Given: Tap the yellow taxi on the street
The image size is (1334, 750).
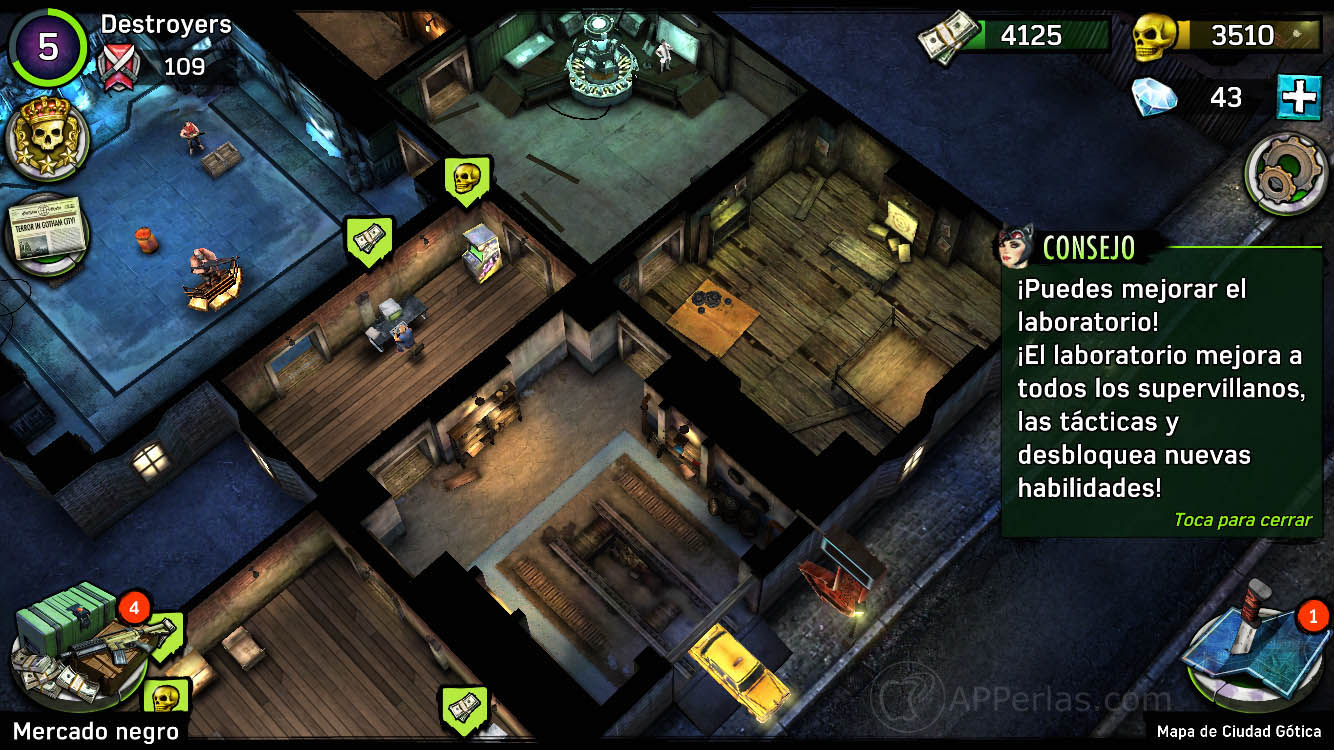Looking at the screenshot, I should click(736, 674).
